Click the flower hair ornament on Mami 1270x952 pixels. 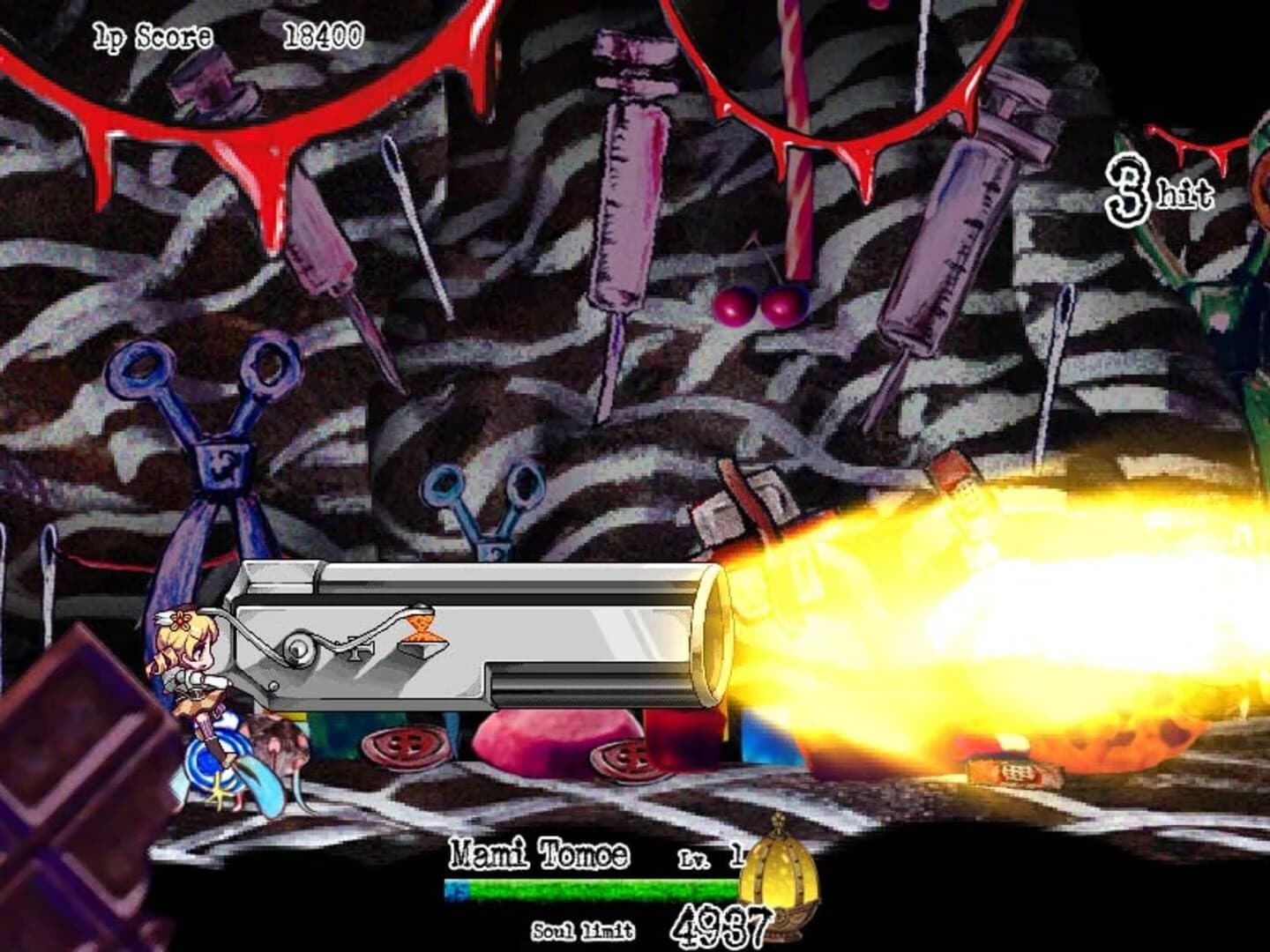click(181, 621)
